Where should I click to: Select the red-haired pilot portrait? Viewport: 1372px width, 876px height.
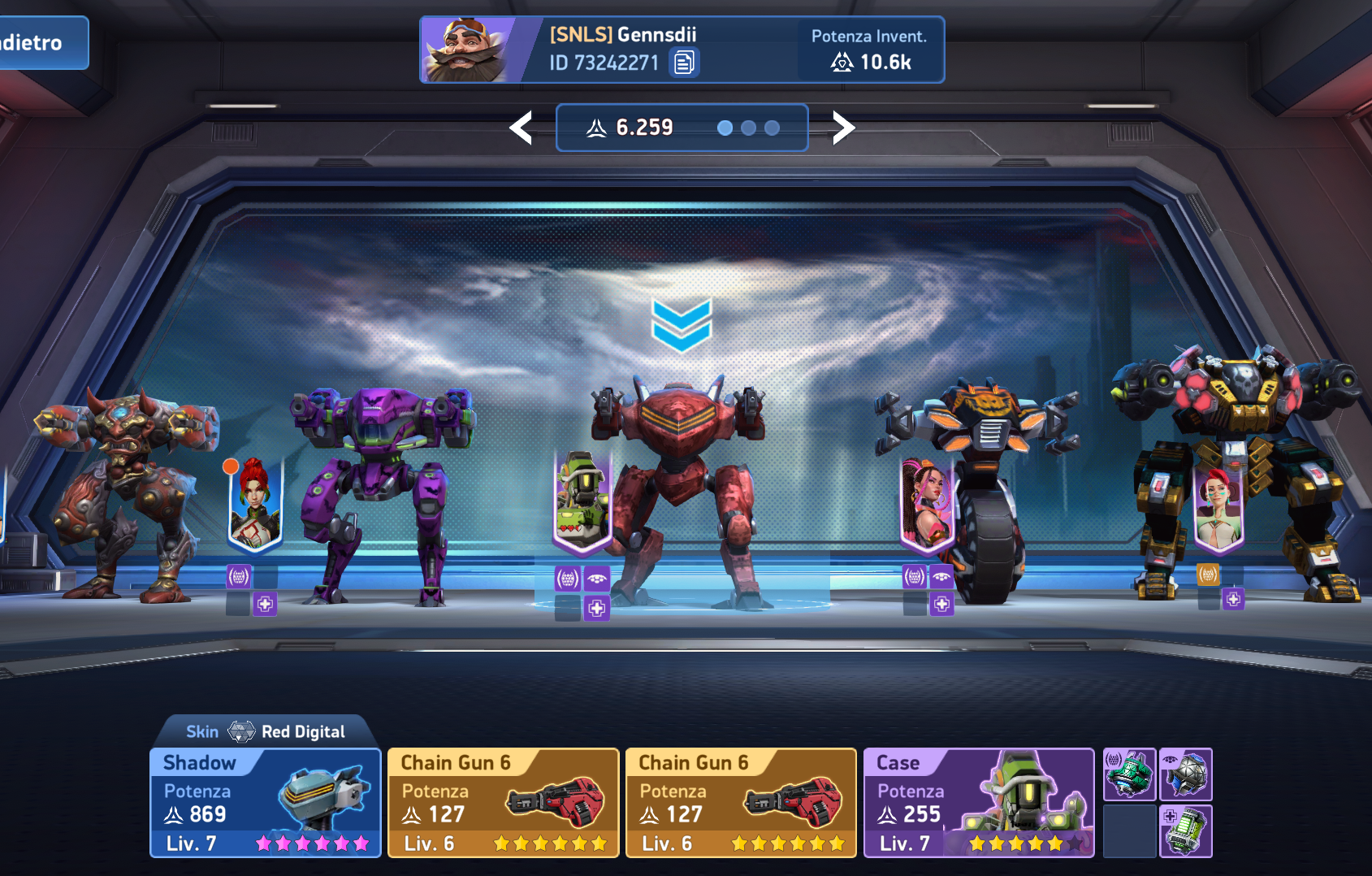[255, 504]
